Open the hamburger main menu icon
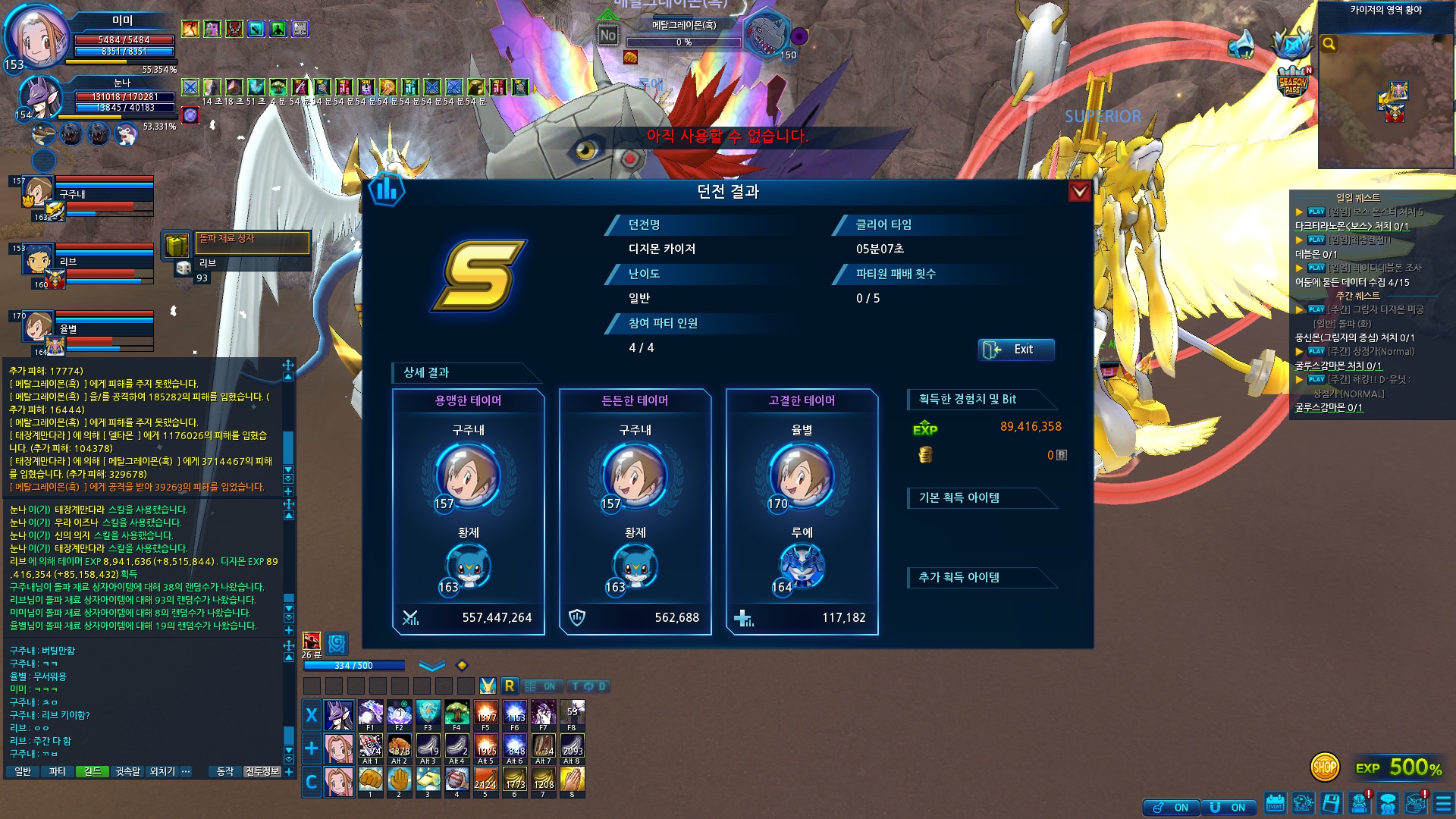Screen dimensions: 1456x819 tap(1442, 803)
